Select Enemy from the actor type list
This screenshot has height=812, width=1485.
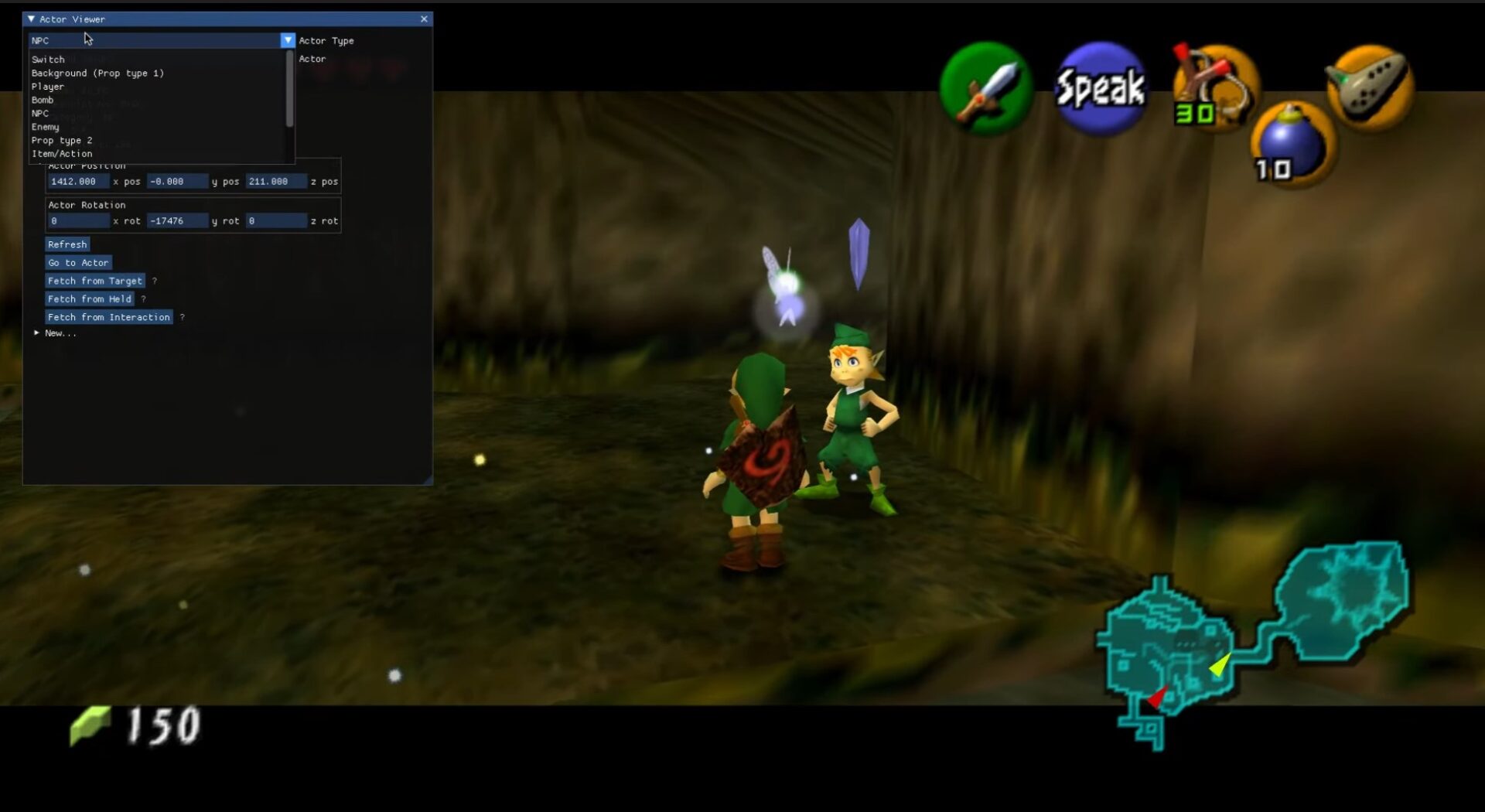pos(46,126)
